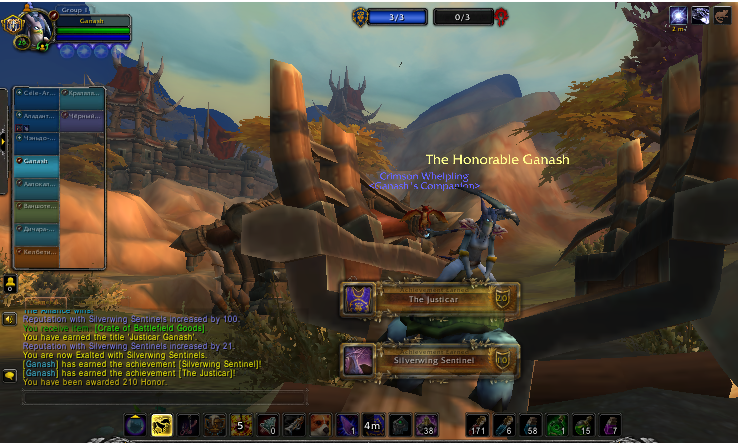Open the Silverwing Sentinel achievement alert
This screenshot has height=443, width=738.
click(x=430, y=360)
